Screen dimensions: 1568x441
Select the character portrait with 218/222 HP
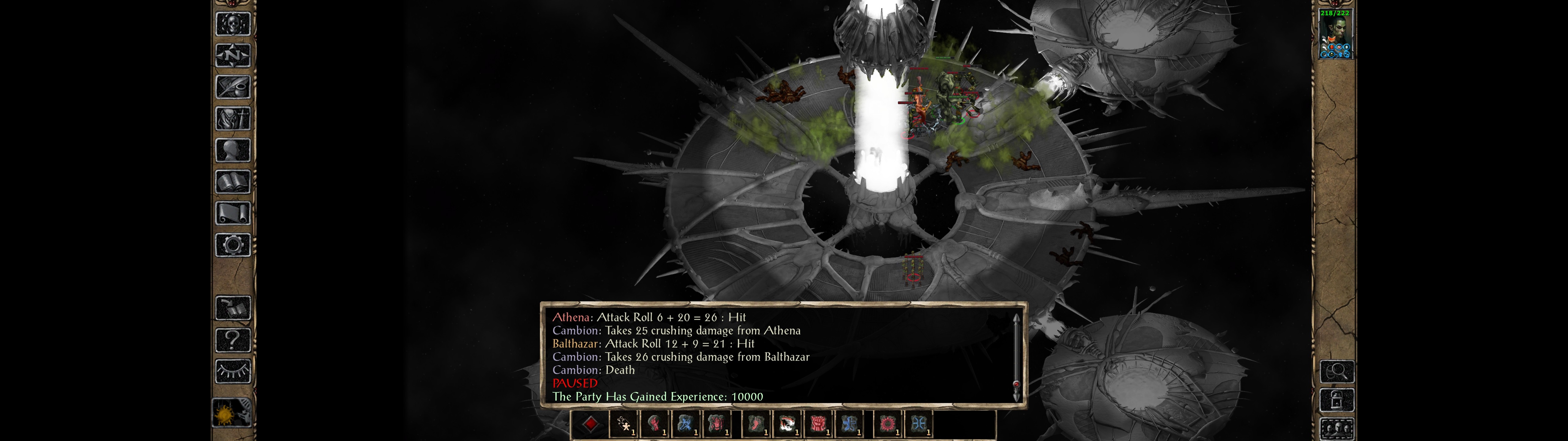(x=1335, y=35)
